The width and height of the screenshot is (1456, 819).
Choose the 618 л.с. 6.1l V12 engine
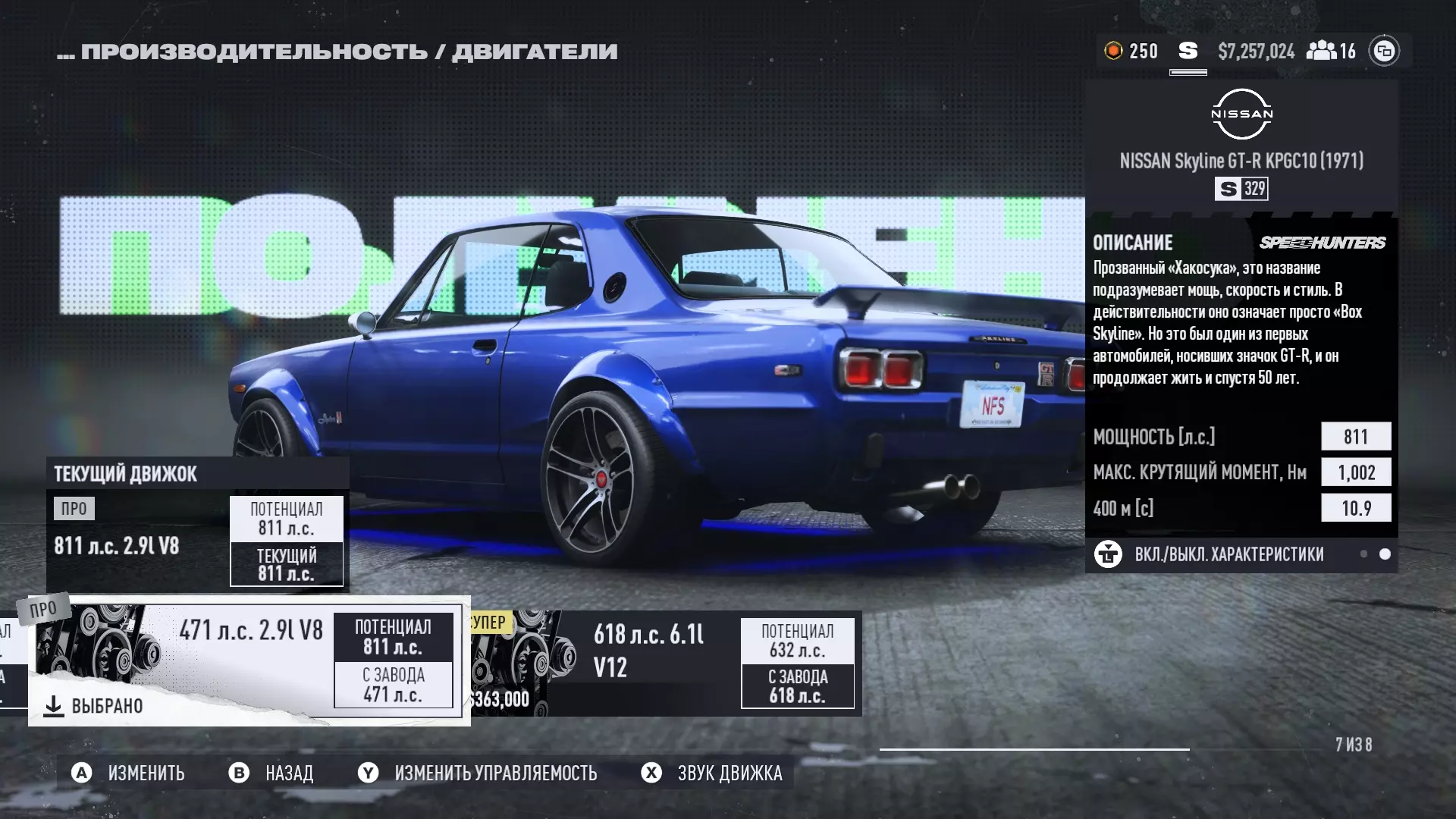664,664
